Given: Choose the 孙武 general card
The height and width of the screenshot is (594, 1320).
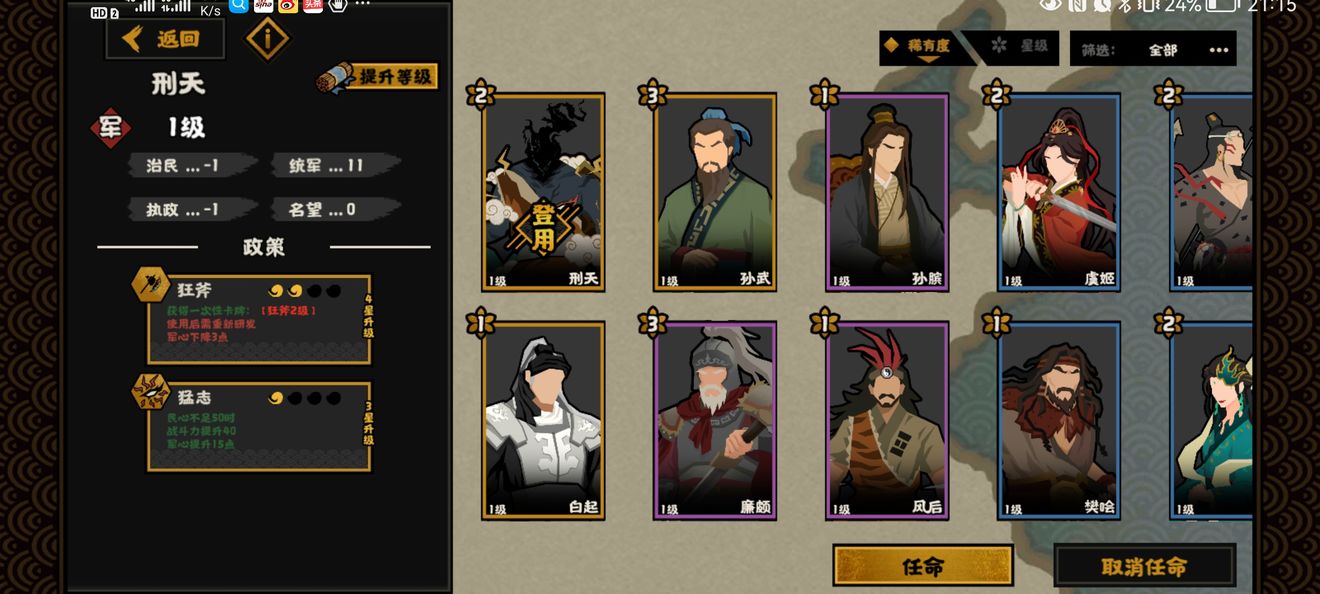Looking at the screenshot, I should 715,193.
